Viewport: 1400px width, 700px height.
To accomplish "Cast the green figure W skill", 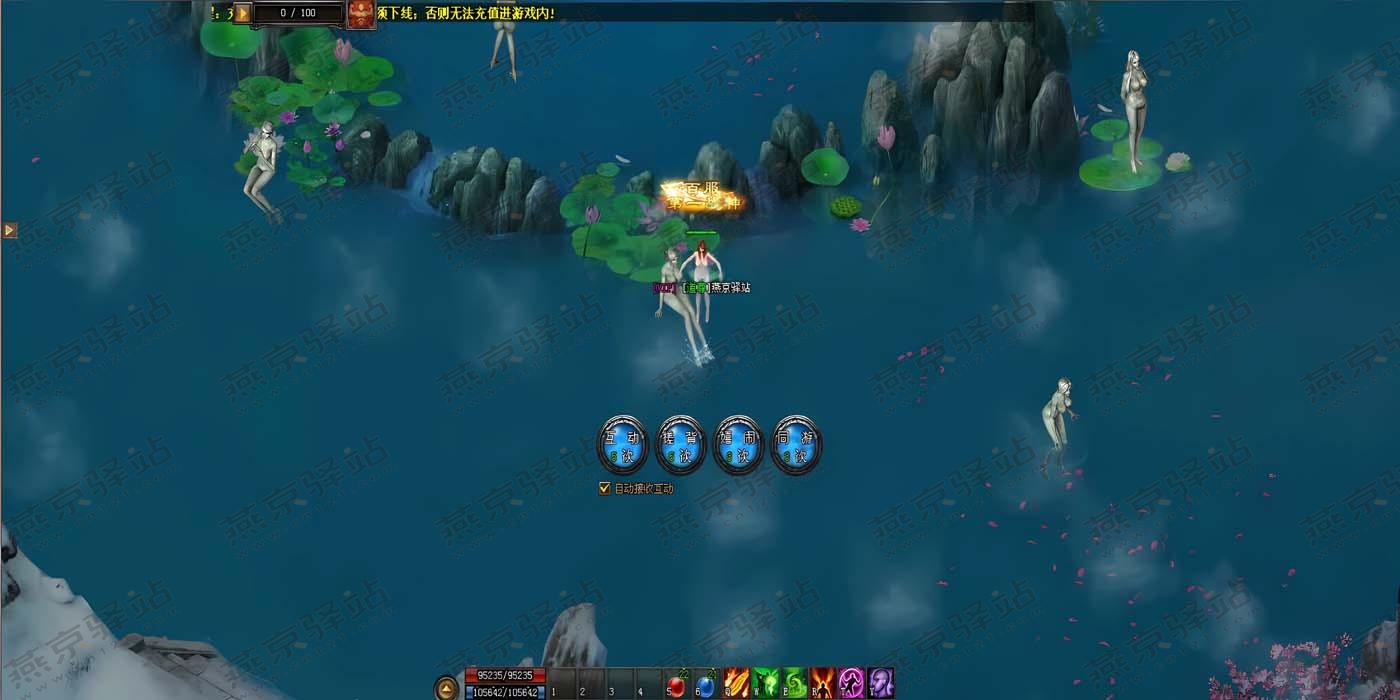I will 765,684.
